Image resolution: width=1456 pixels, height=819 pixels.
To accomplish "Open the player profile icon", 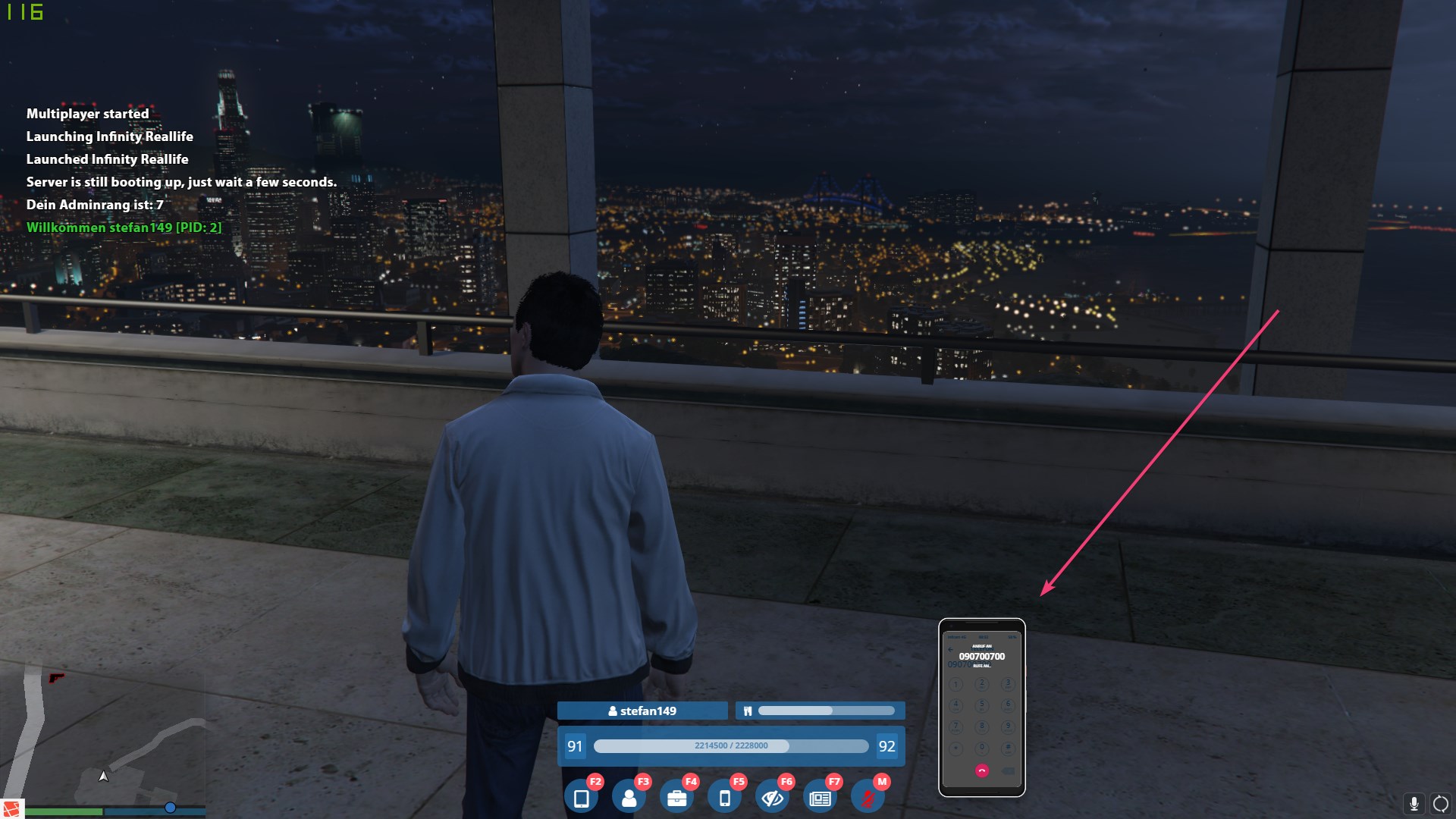I will pos(629,799).
